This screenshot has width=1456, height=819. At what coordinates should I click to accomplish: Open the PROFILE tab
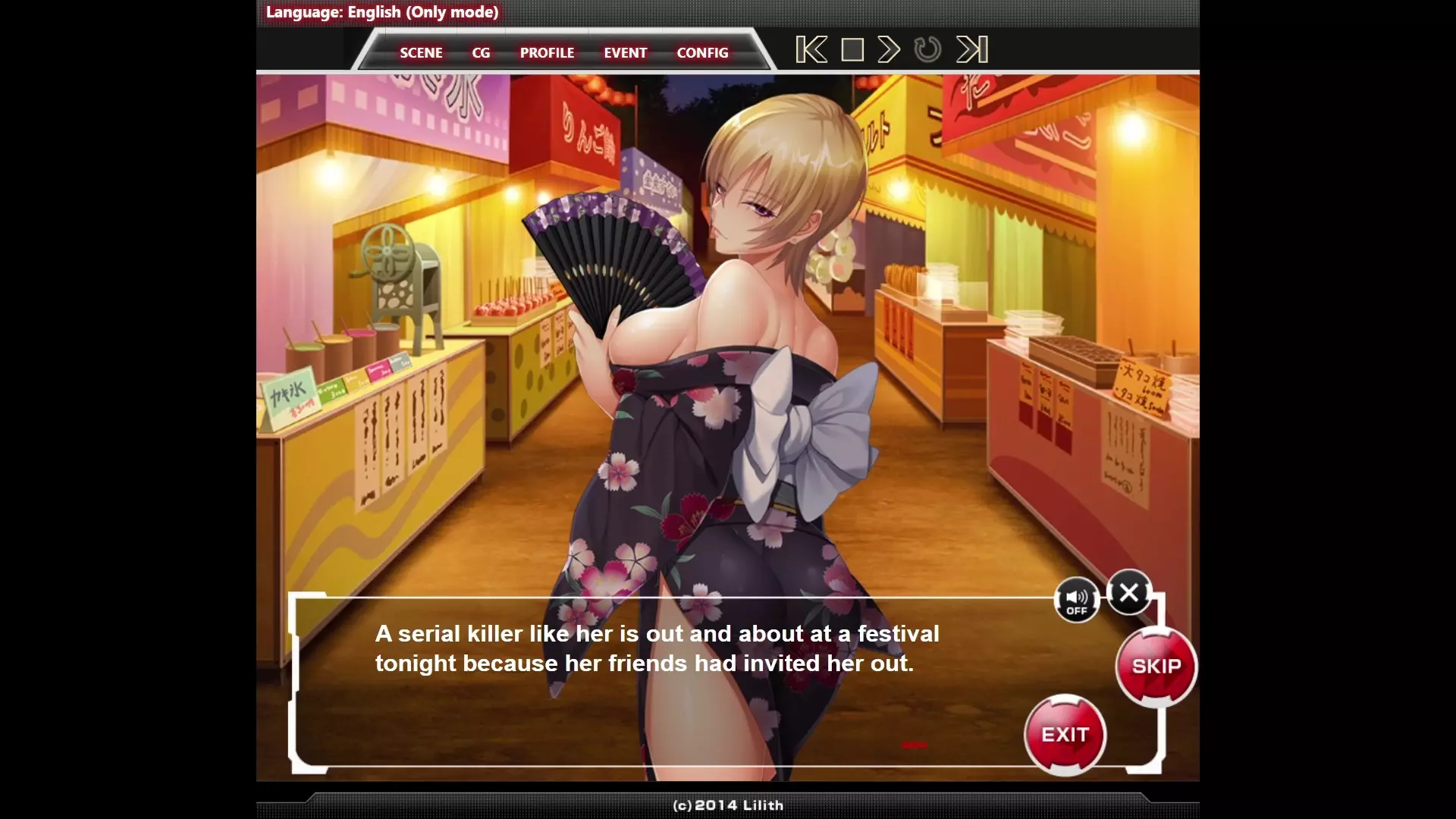tap(547, 53)
